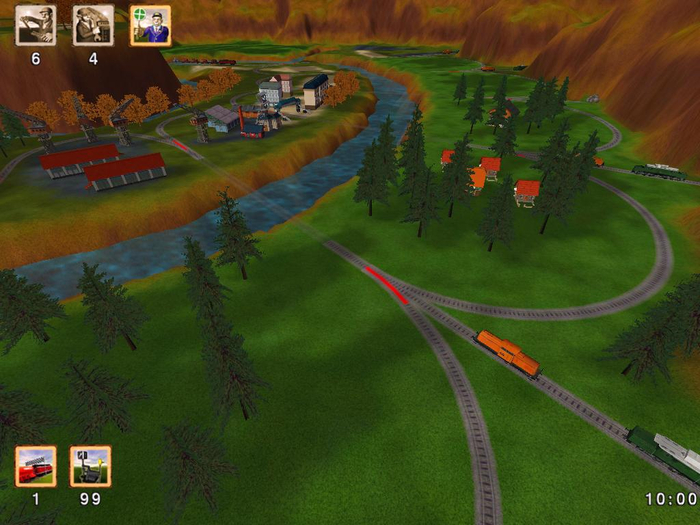700x525 pixels.
Task: Activate the track switch lever icon
Action: 90,466
